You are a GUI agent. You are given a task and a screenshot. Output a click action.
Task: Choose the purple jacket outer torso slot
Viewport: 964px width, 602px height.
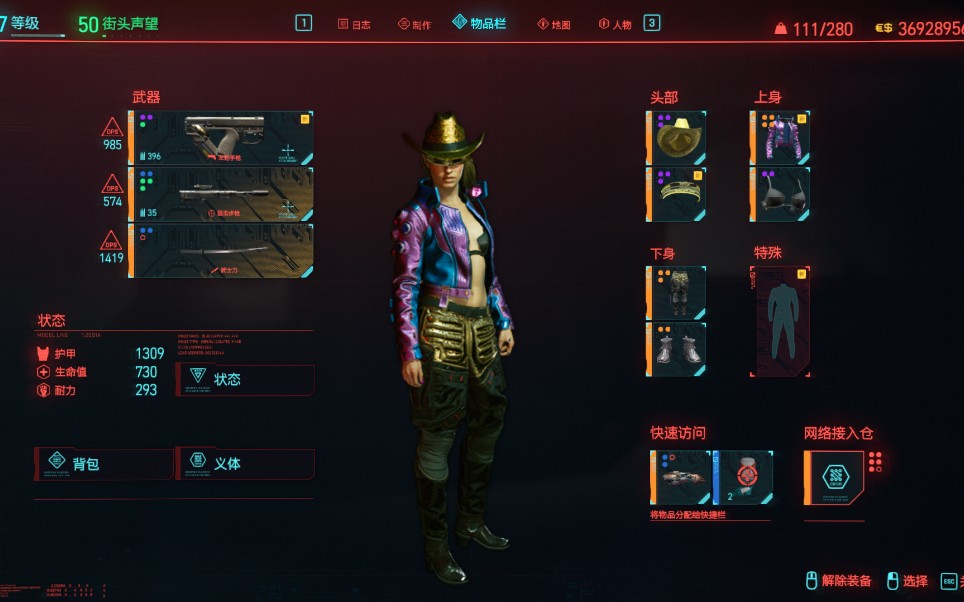click(x=781, y=138)
